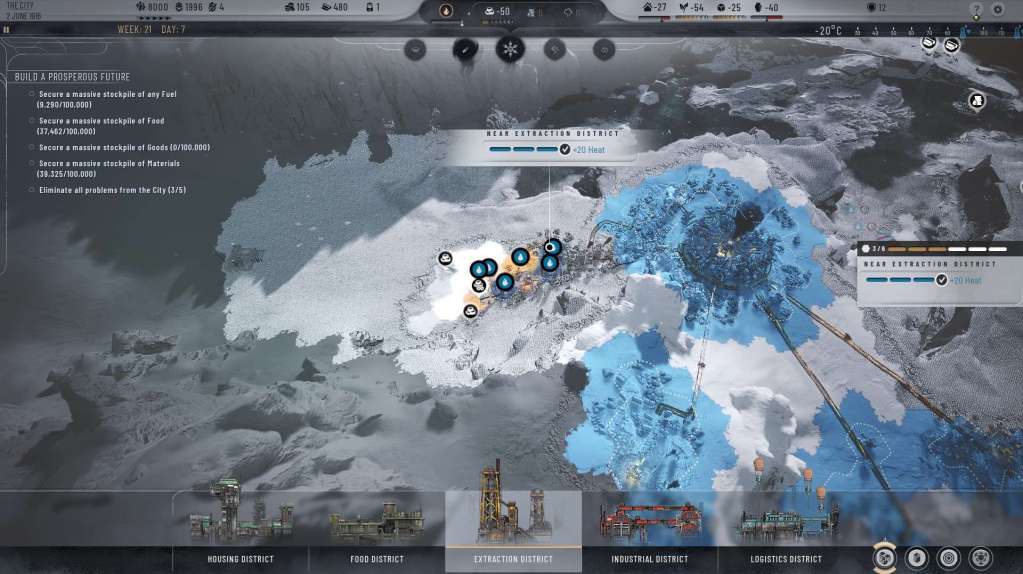Select the districts cubes build category

pyautogui.click(x=885, y=558)
